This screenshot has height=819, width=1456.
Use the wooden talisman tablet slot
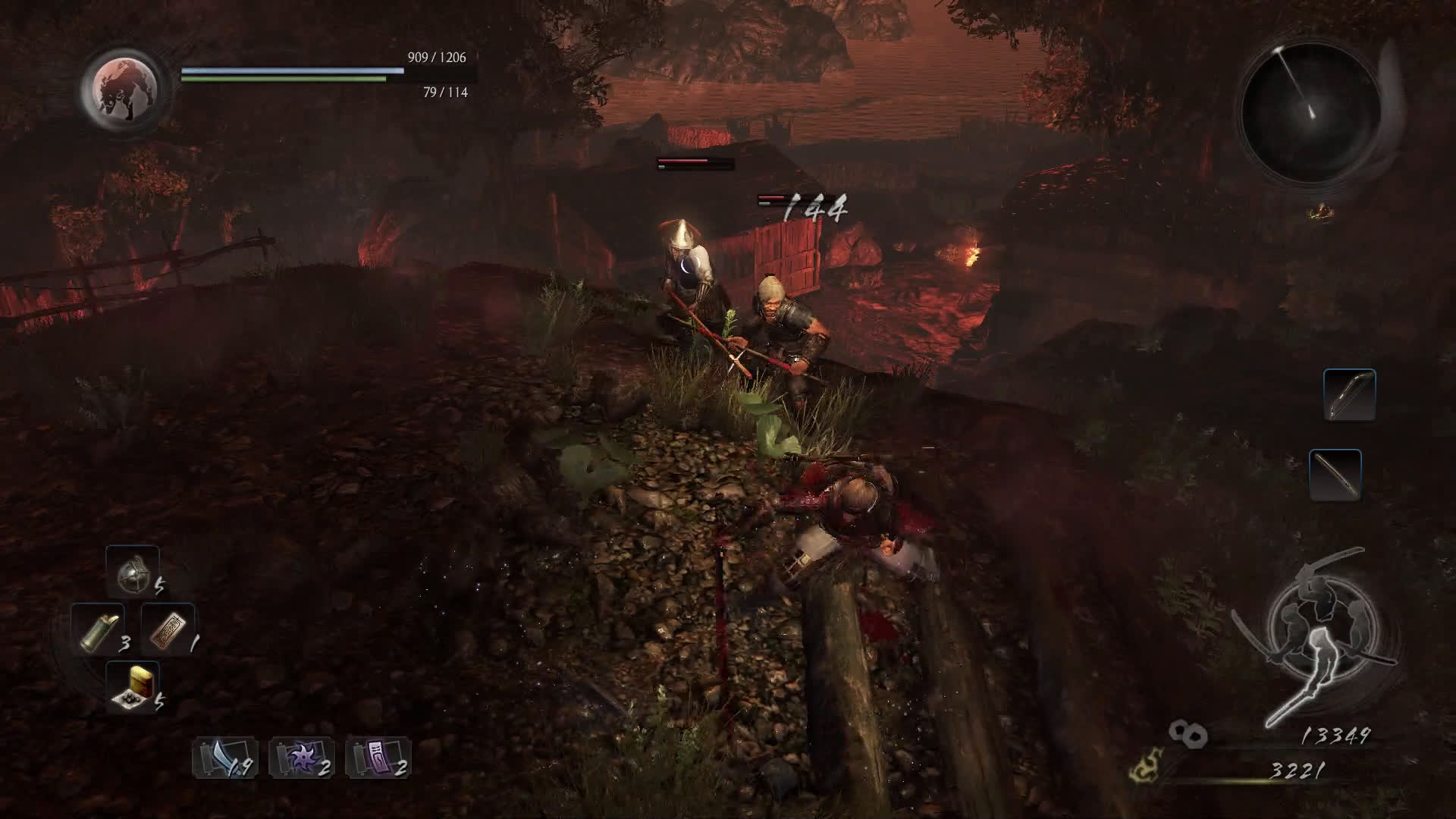pos(168,629)
